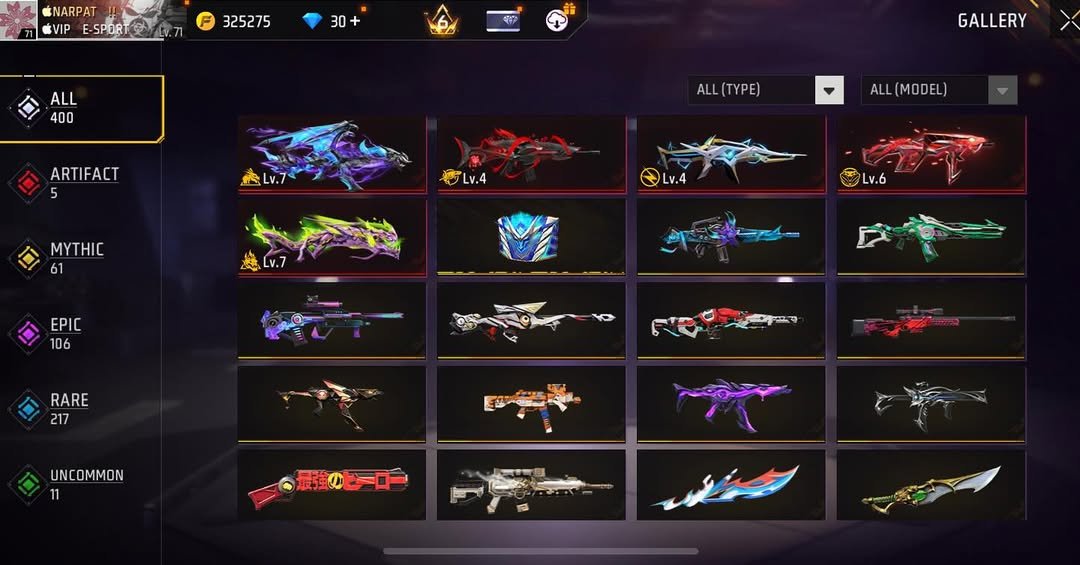1080x565 pixels.
Task: Select the blue purple dragon Lv.7 skin
Action: [x=331, y=153]
